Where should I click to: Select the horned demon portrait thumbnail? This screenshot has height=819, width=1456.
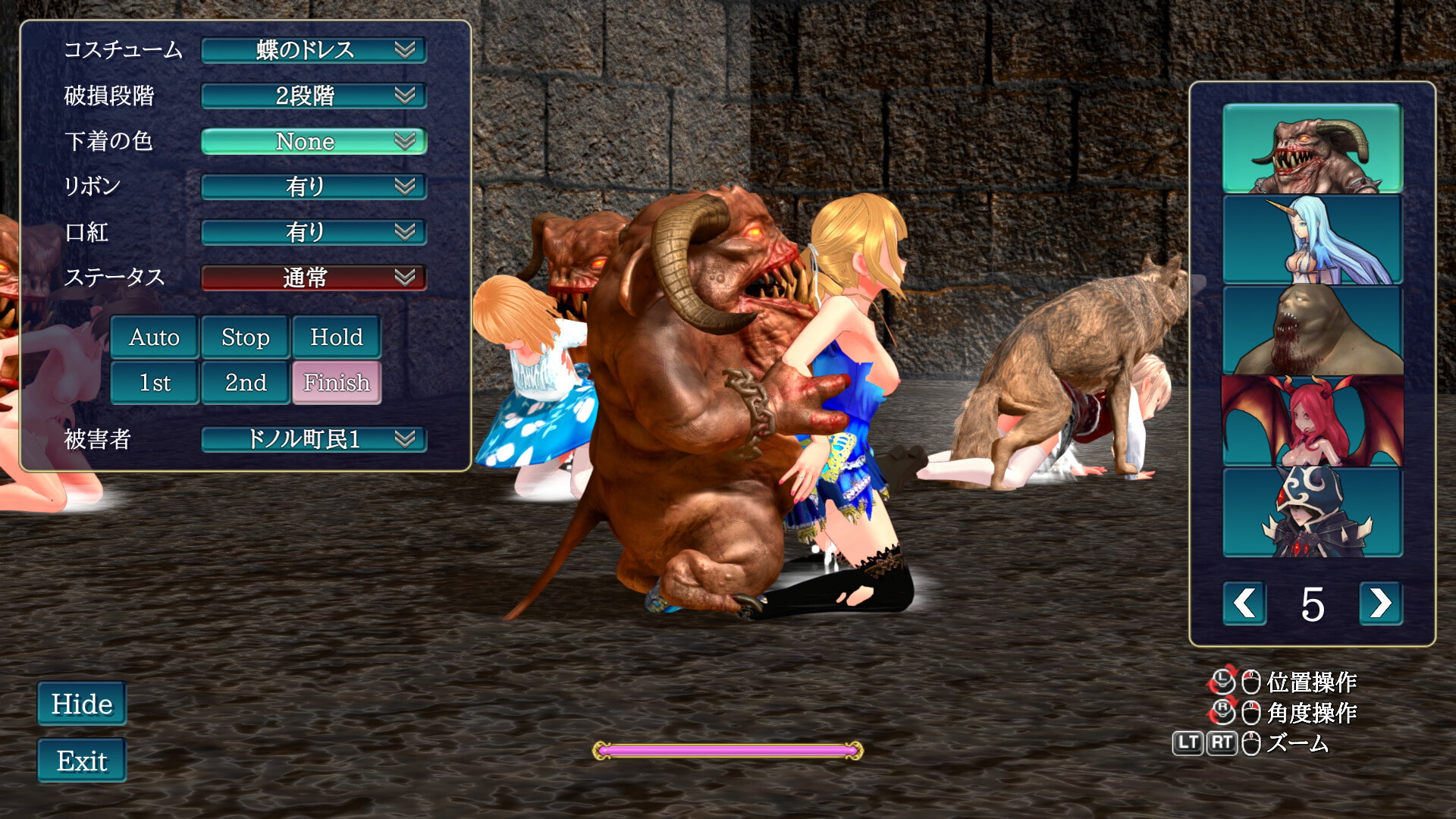click(1313, 148)
